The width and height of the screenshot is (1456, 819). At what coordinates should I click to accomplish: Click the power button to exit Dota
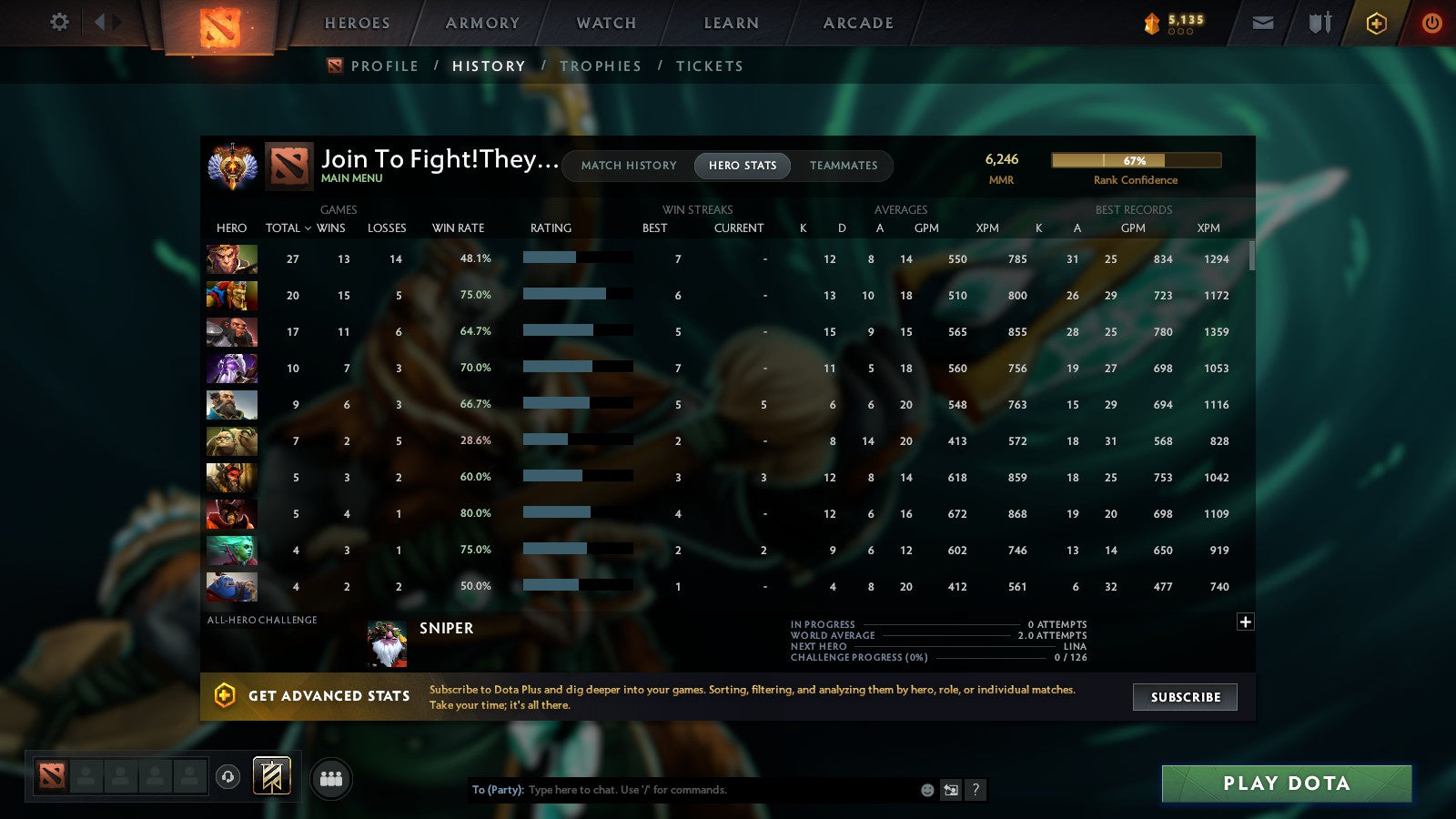(1431, 23)
